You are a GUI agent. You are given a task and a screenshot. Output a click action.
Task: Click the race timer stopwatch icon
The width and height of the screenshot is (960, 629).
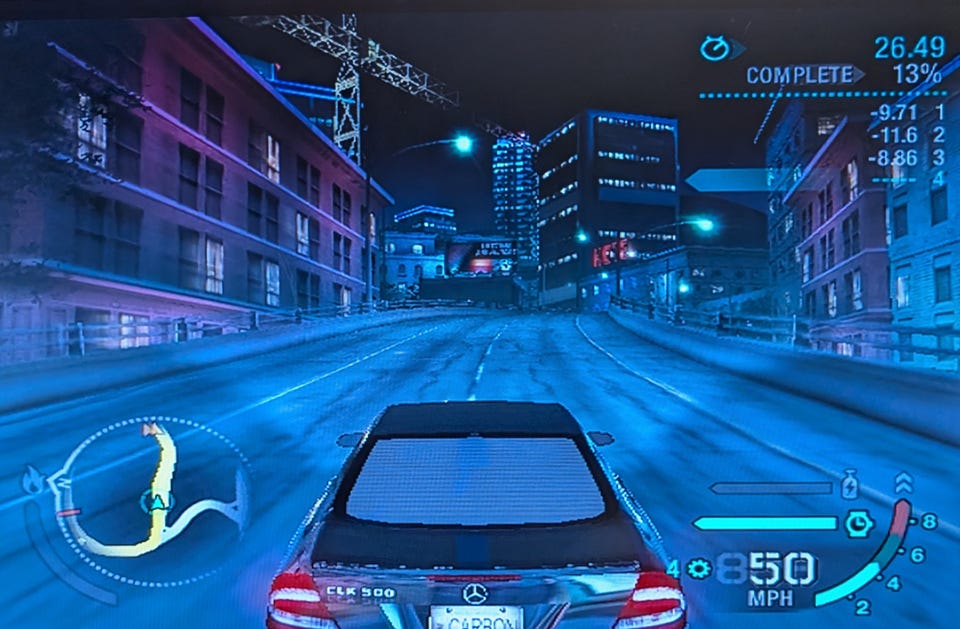tap(715, 48)
